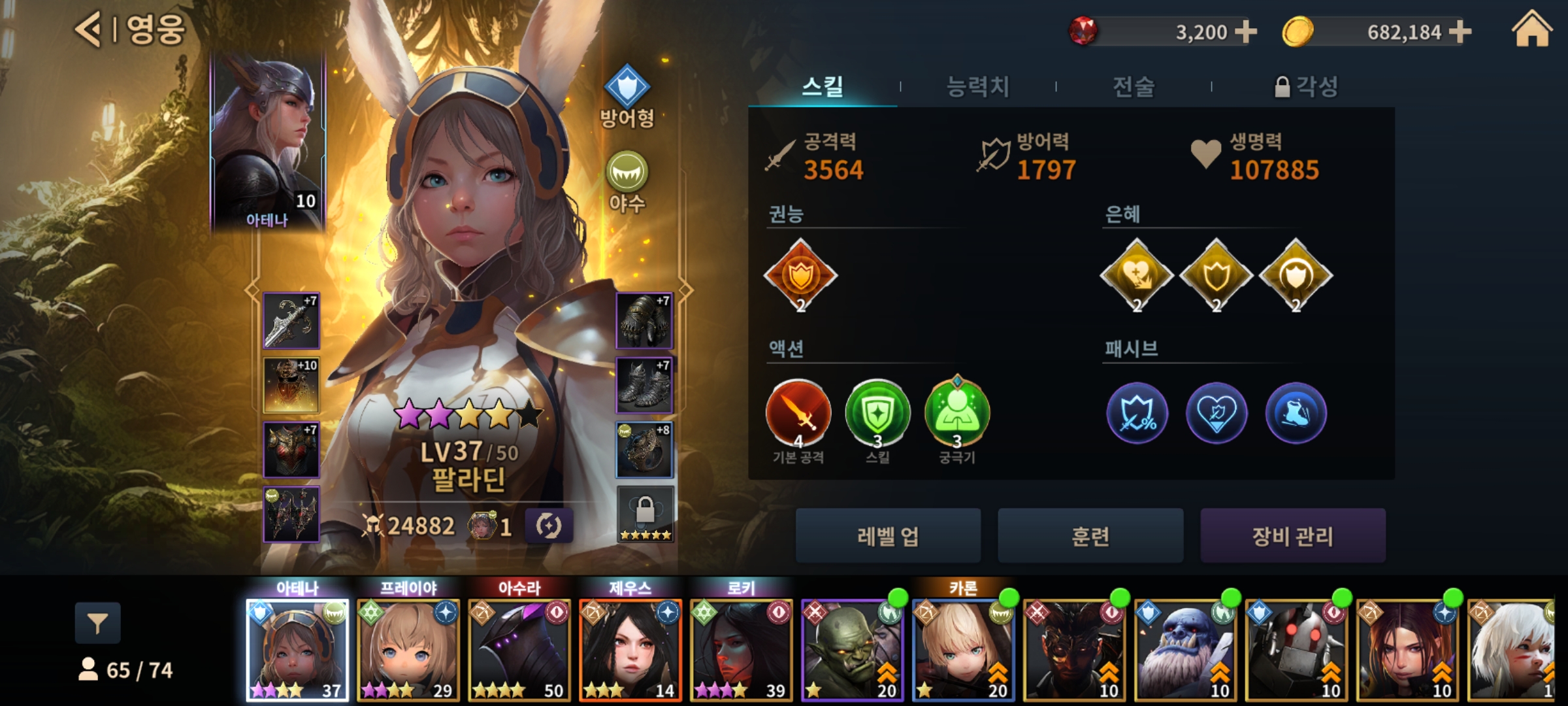
Task: Open the home screen via house icon
Action: click(1531, 30)
